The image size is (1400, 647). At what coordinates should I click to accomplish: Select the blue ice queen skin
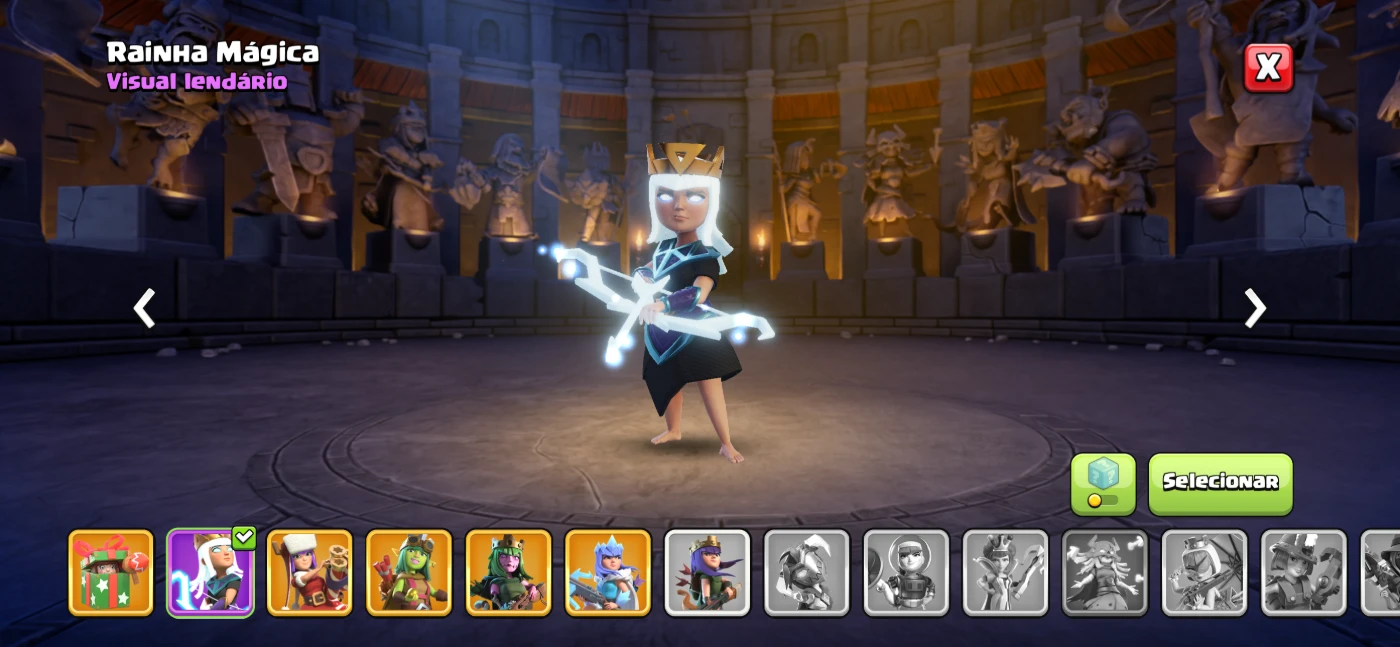click(x=608, y=572)
